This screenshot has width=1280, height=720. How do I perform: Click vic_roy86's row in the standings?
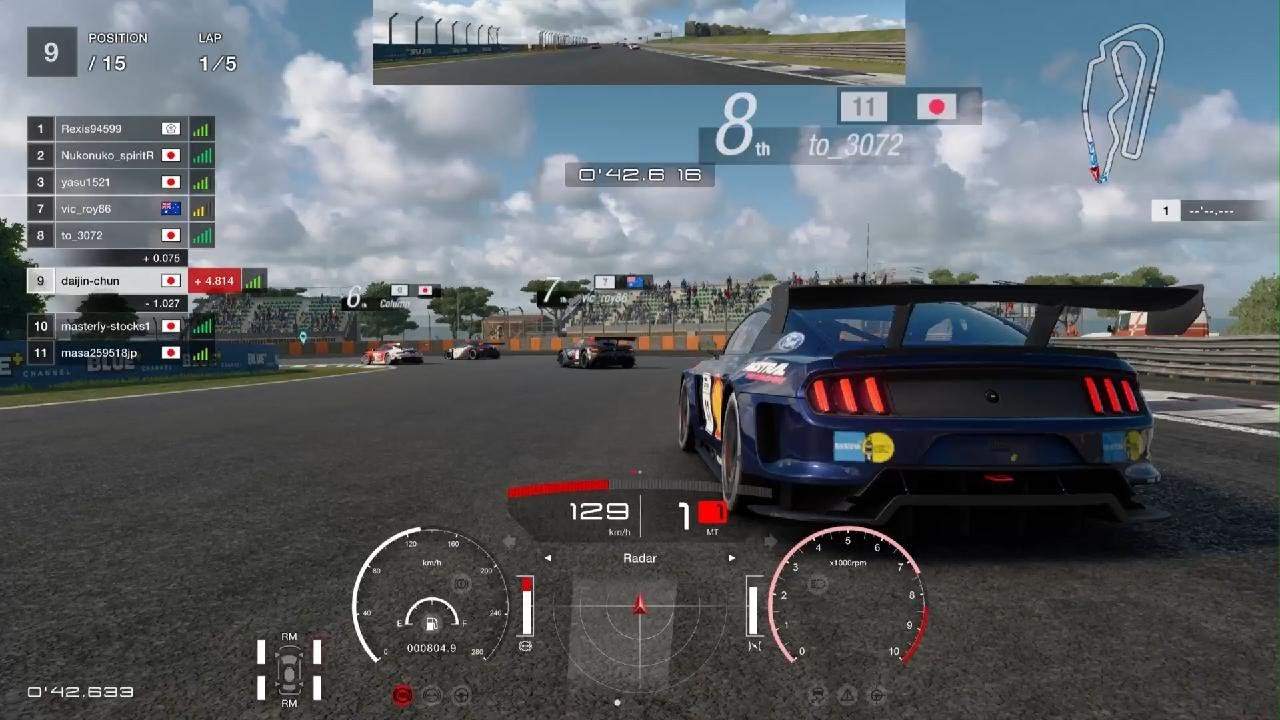point(108,209)
